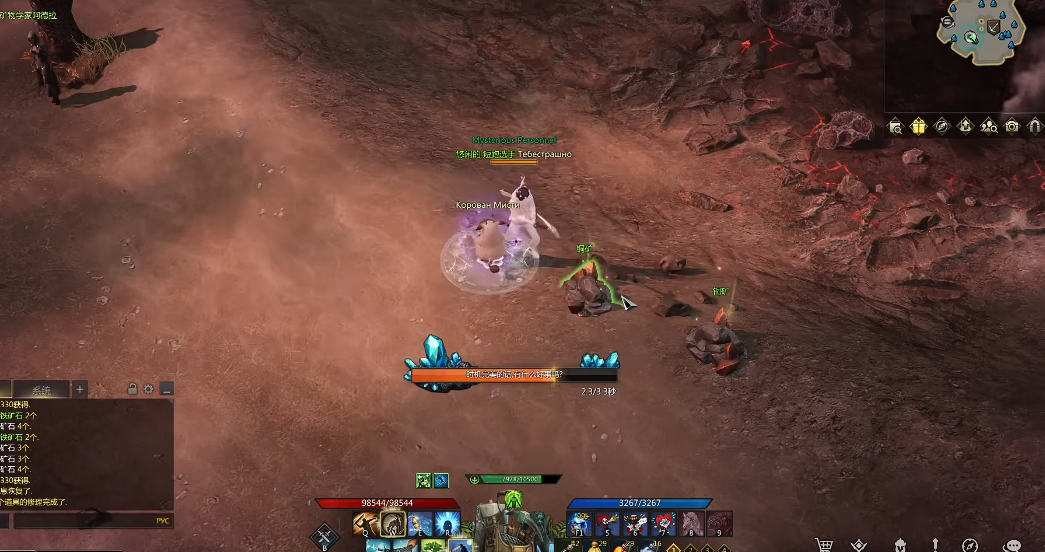Add a new chat tab with the plus button

(x=80, y=389)
